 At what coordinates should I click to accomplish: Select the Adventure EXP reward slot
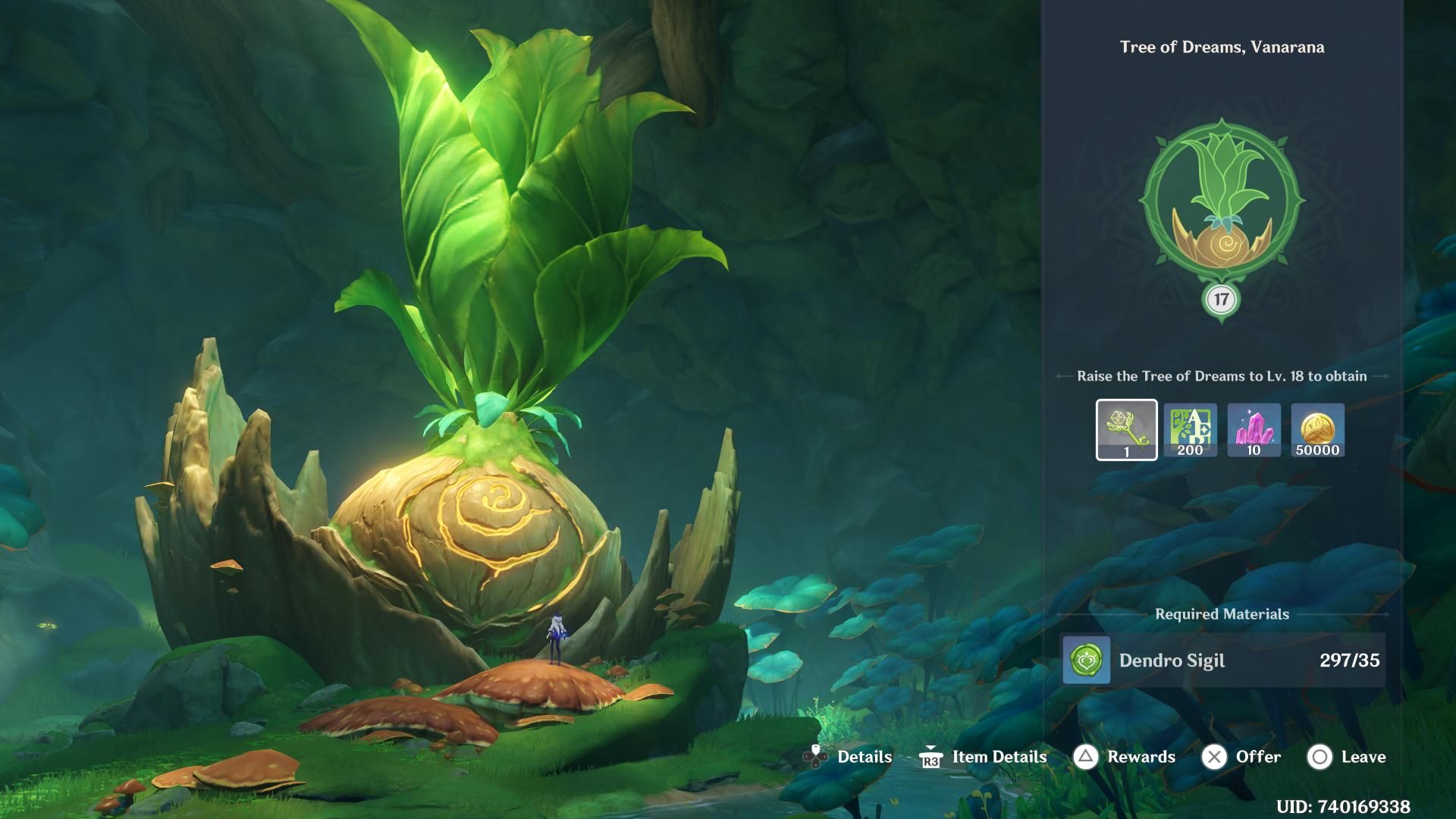click(1190, 430)
